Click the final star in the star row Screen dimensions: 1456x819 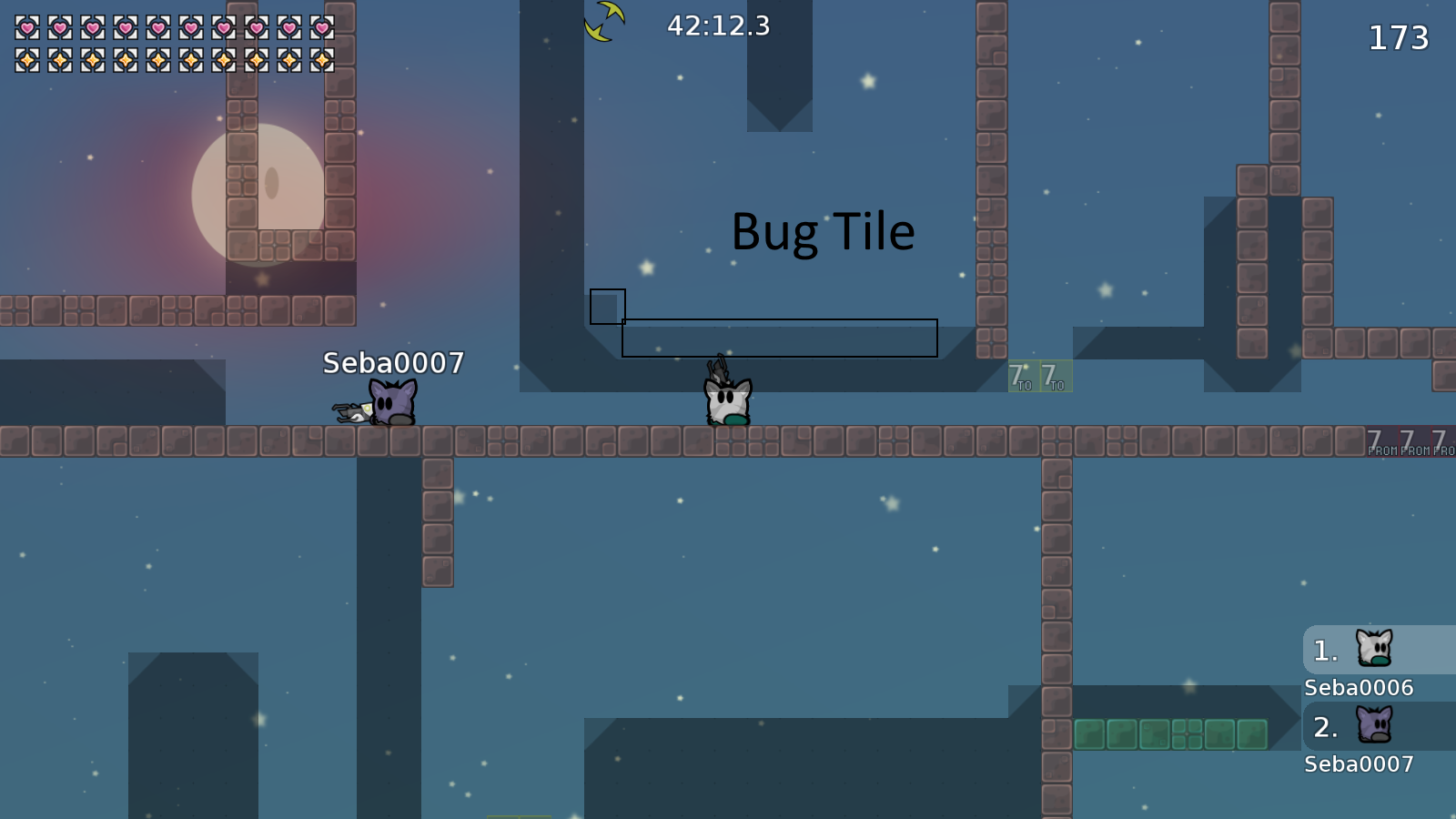coord(323,60)
